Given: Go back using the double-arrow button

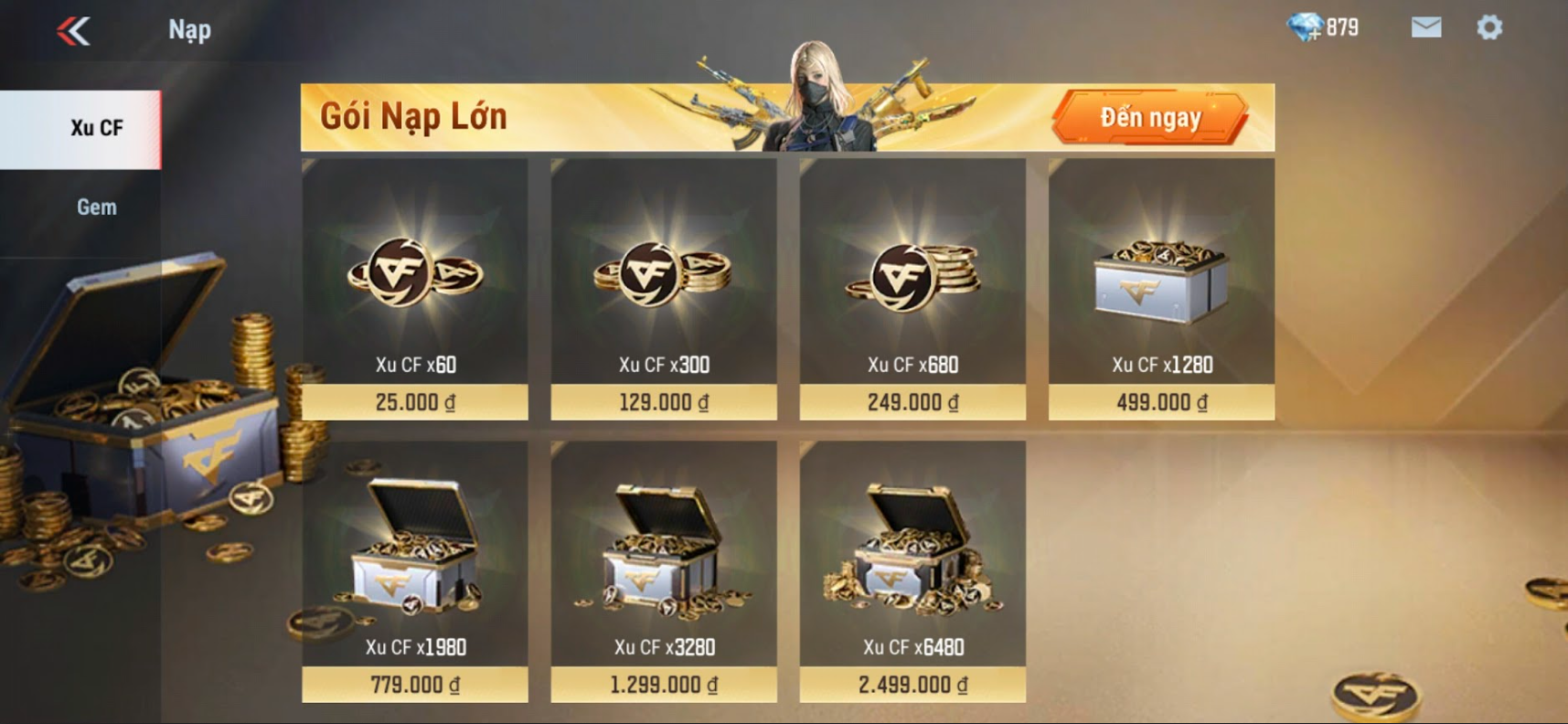Looking at the screenshot, I should (73, 31).
